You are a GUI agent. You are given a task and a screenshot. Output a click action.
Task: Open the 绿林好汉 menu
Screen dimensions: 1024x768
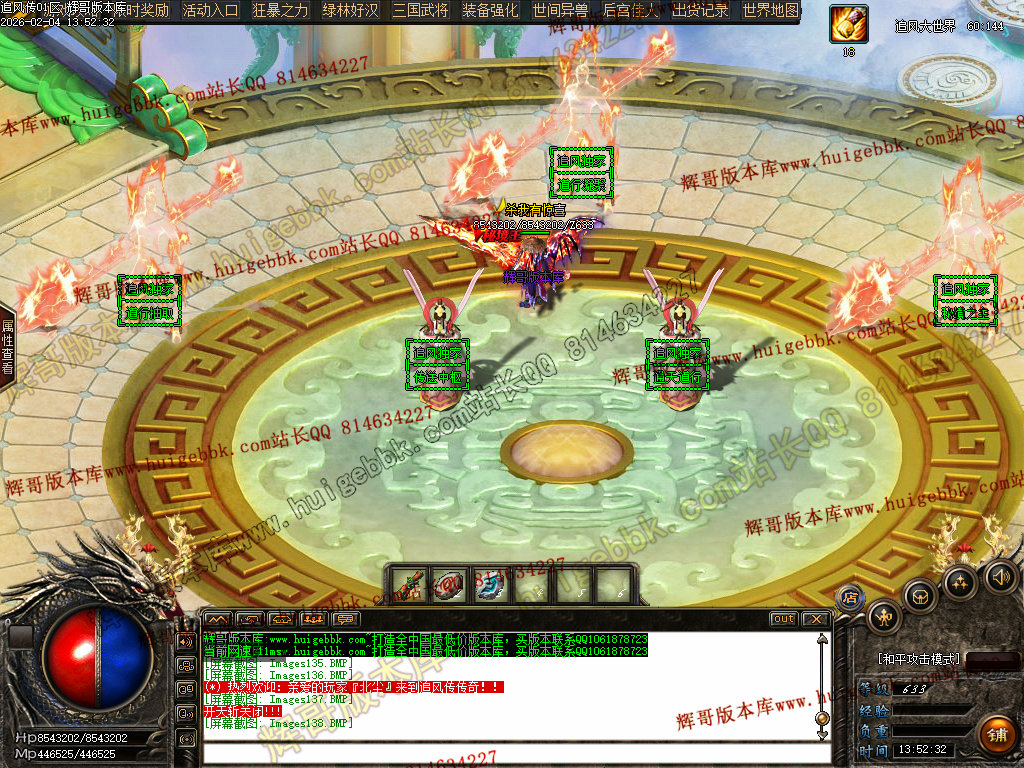click(351, 11)
